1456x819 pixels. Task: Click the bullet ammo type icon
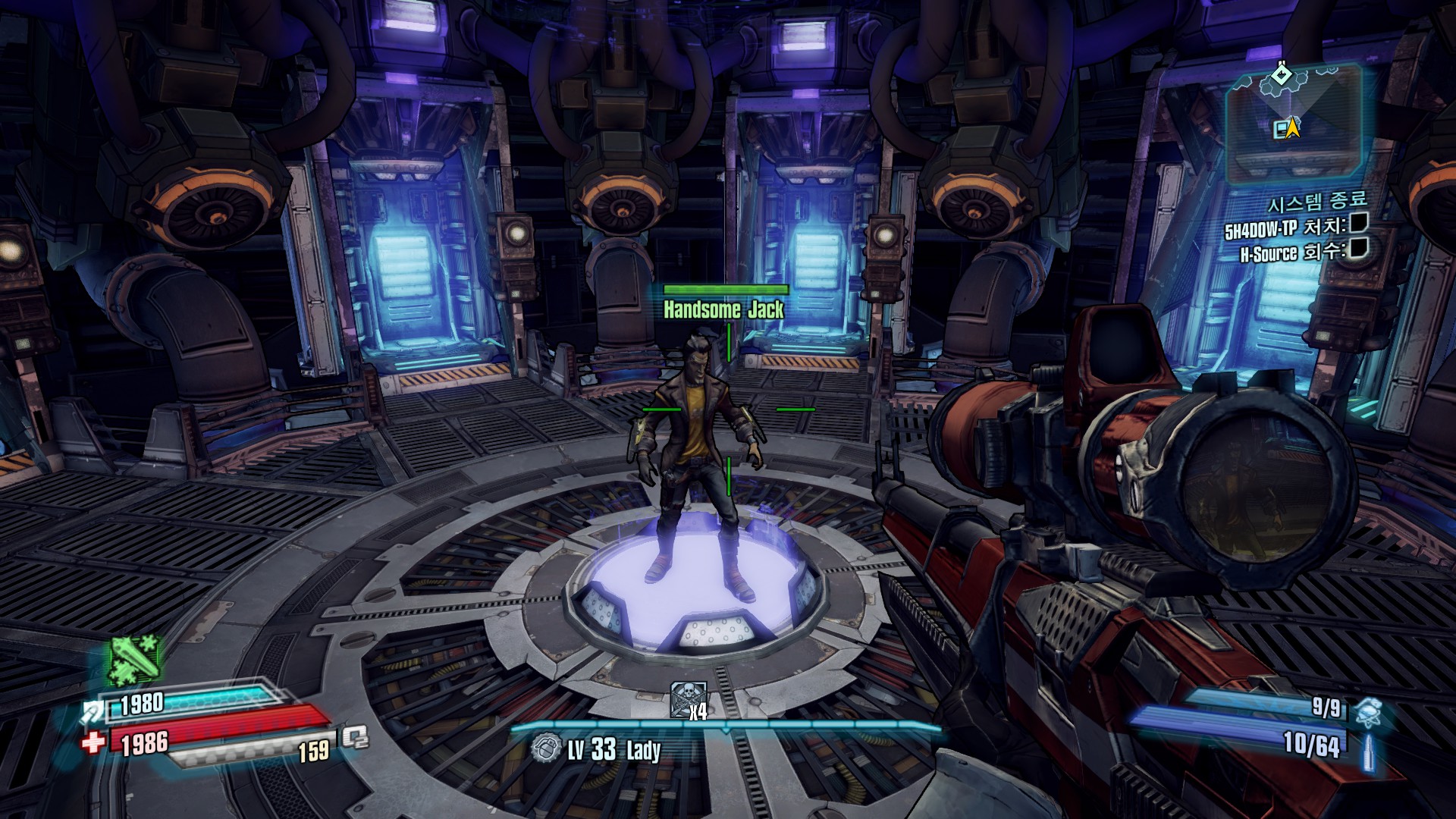pos(1369,752)
